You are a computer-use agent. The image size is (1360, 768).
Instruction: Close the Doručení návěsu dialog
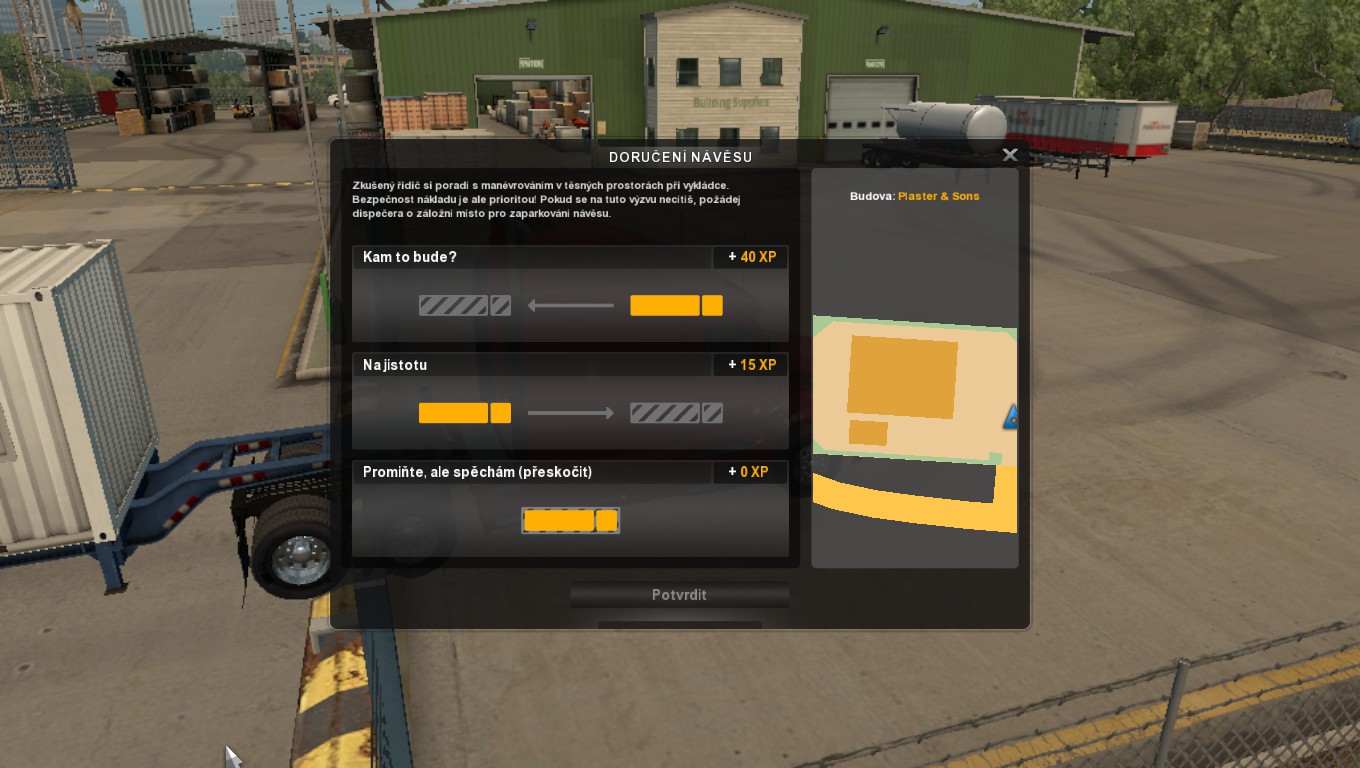1010,155
